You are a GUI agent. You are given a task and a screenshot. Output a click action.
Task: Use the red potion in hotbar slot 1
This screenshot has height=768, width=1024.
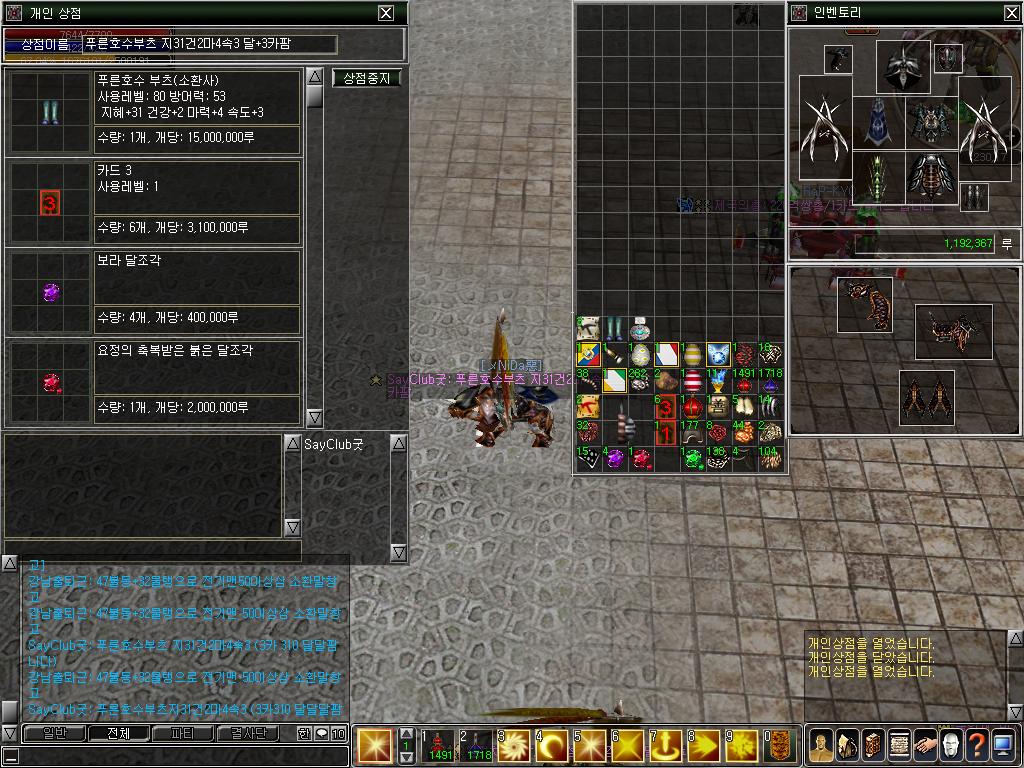click(439, 747)
